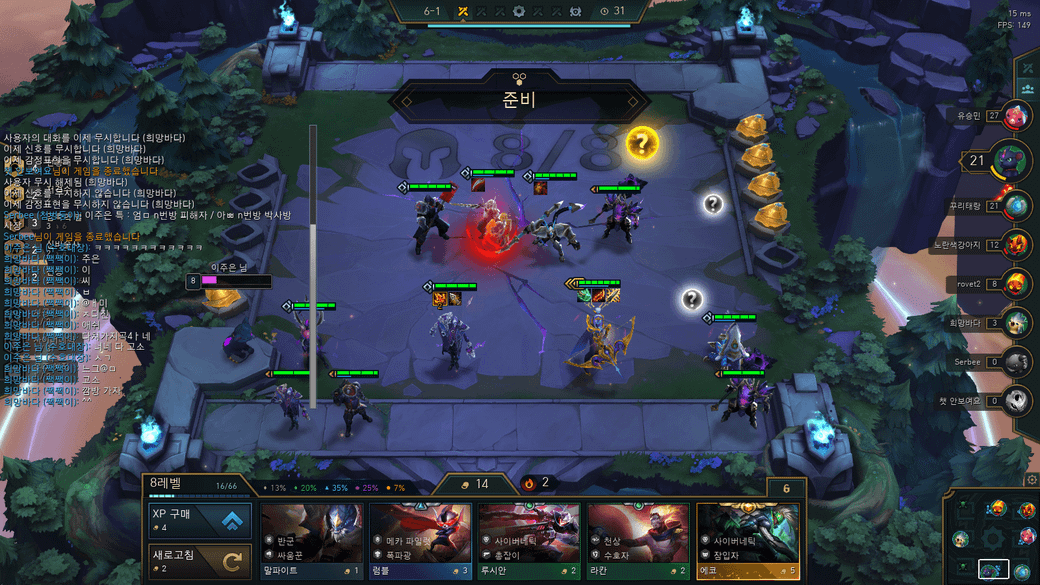Click the highlighted board on the minimap
This screenshot has height=585, width=1040.
pyautogui.click(x=993, y=570)
